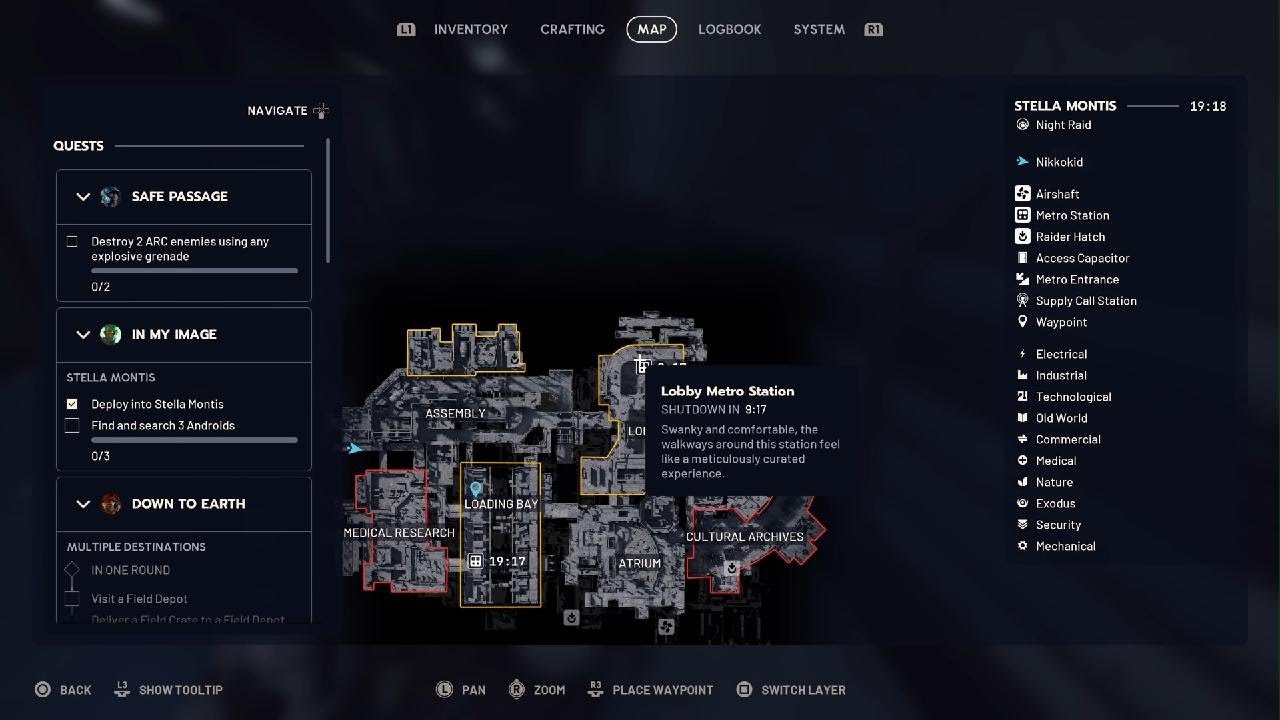Open the Logbook tab

pos(729,30)
